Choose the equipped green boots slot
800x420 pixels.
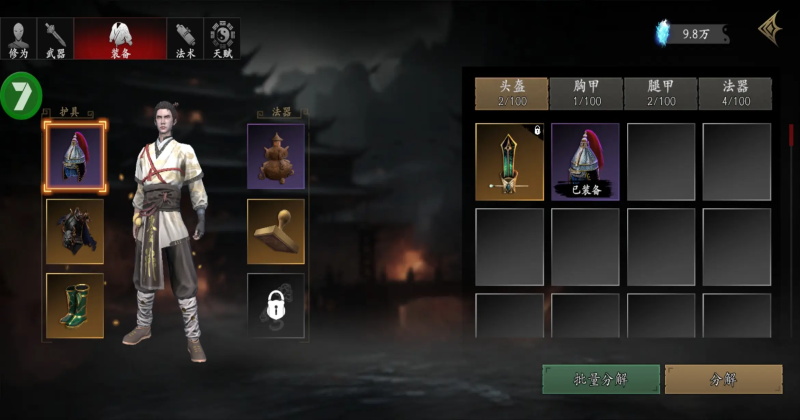coord(75,305)
